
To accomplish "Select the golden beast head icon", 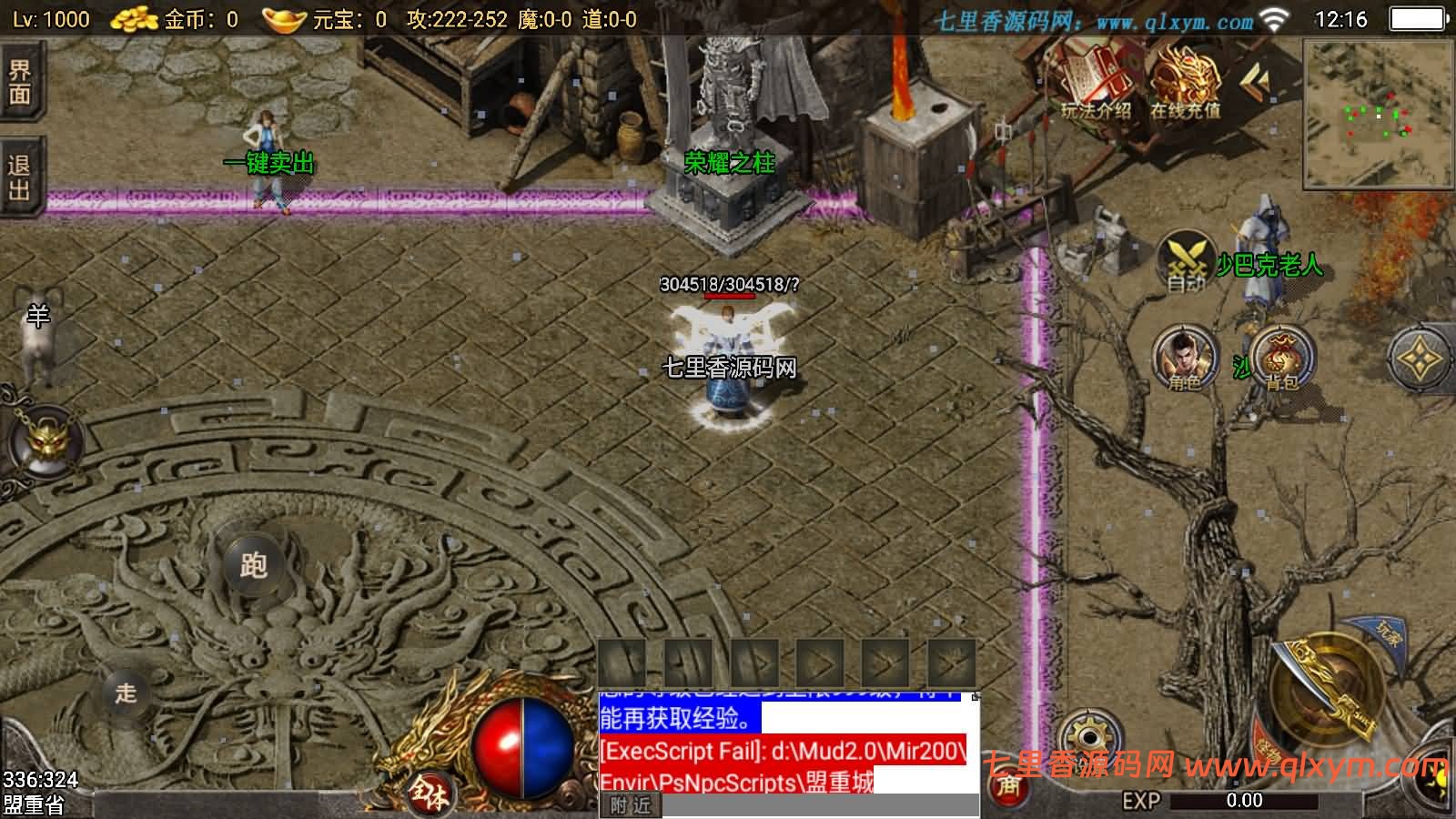I will tap(45, 442).
